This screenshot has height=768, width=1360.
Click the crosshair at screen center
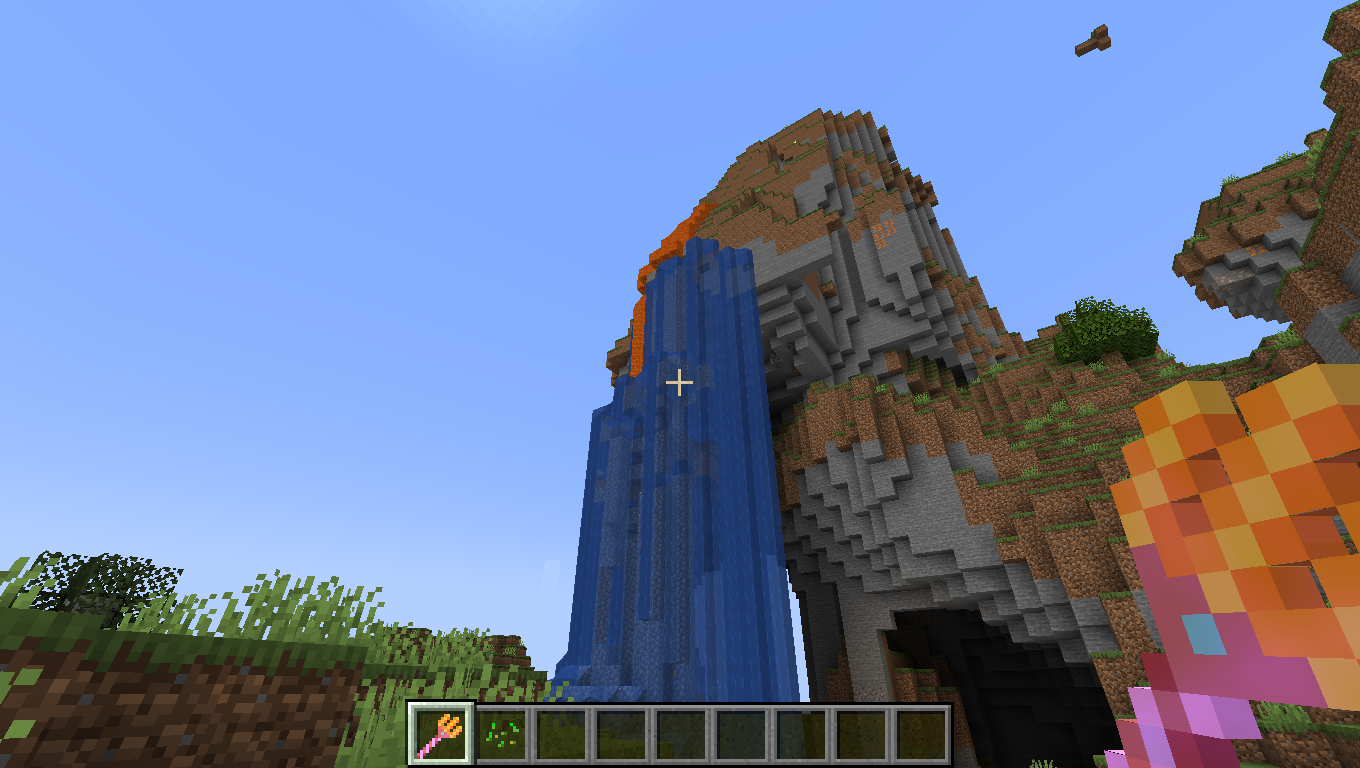click(680, 383)
